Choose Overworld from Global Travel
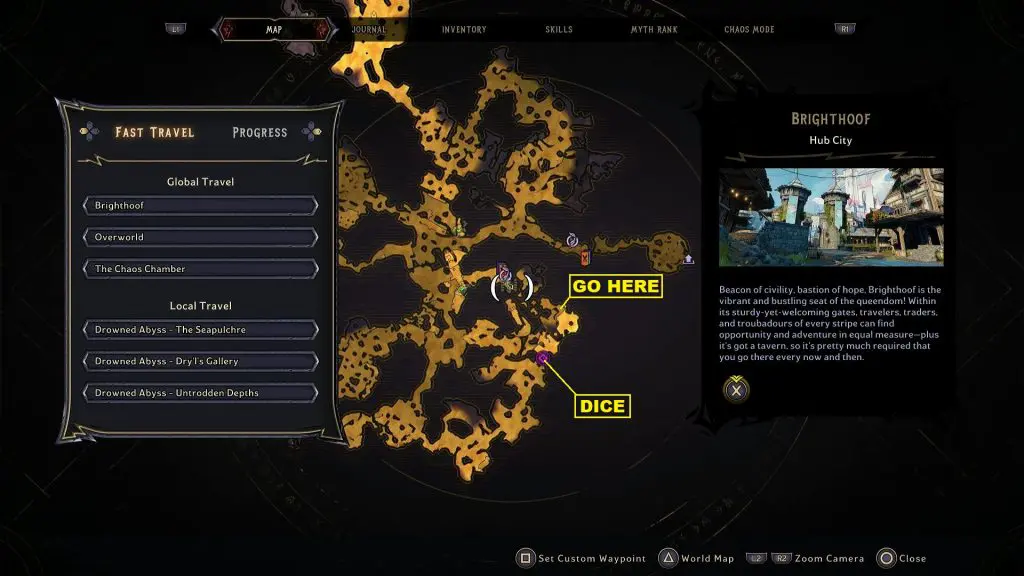 pyautogui.click(x=201, y=238)
